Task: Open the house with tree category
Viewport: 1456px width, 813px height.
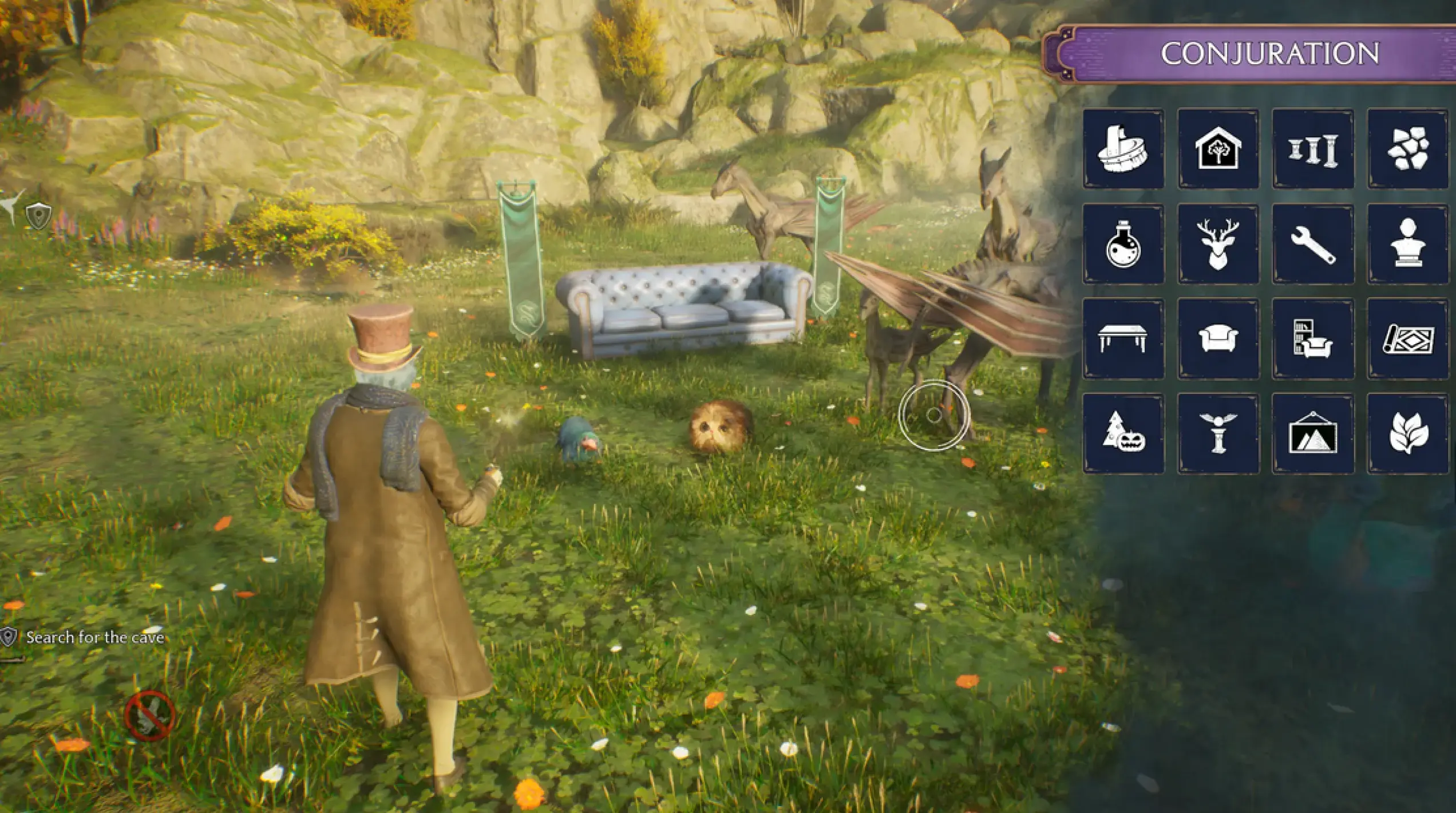Action: click(x=1218, y=149)
